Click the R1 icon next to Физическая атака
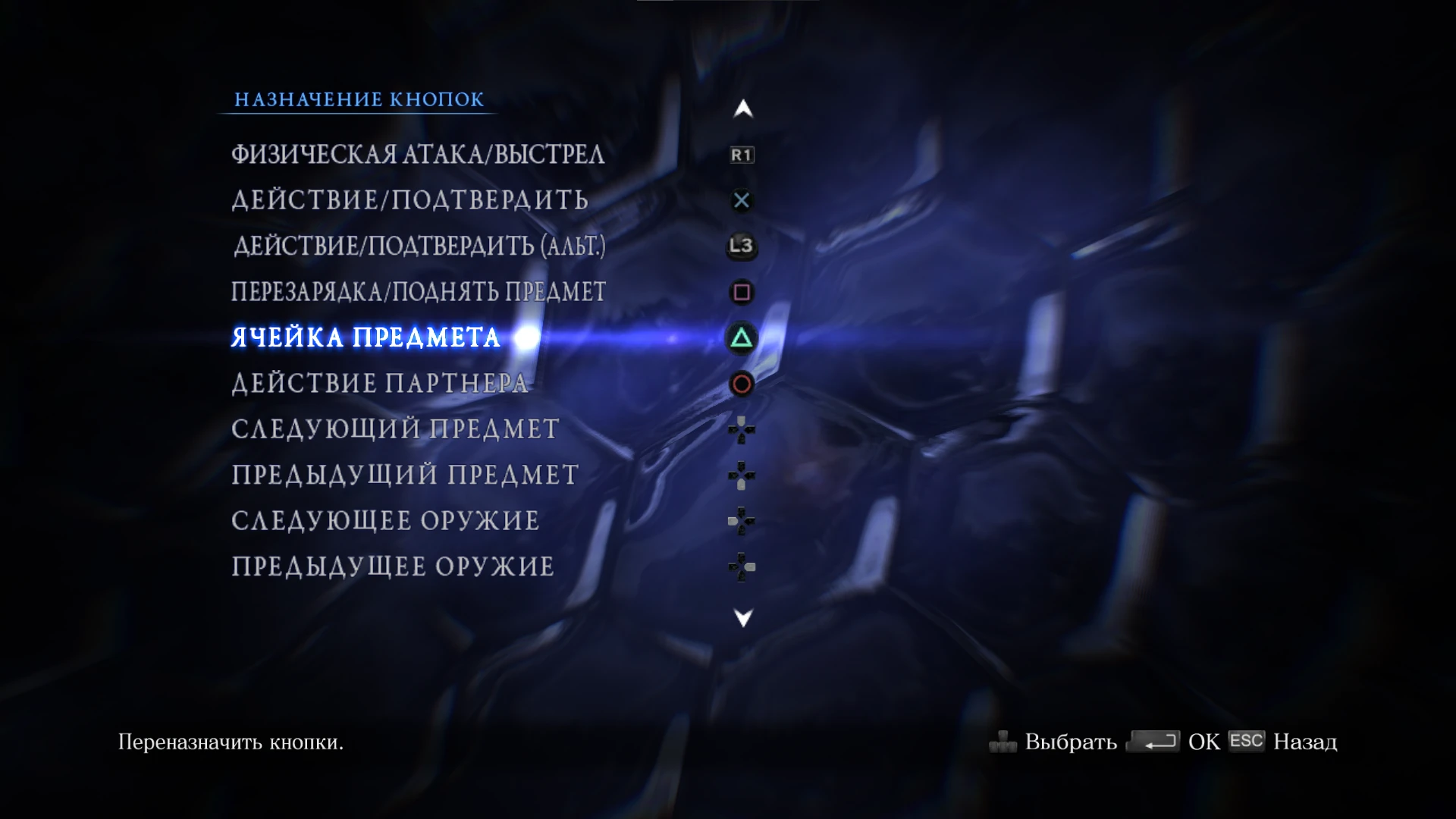Viewport: 1456px width, 819px height. click(741, 155)
